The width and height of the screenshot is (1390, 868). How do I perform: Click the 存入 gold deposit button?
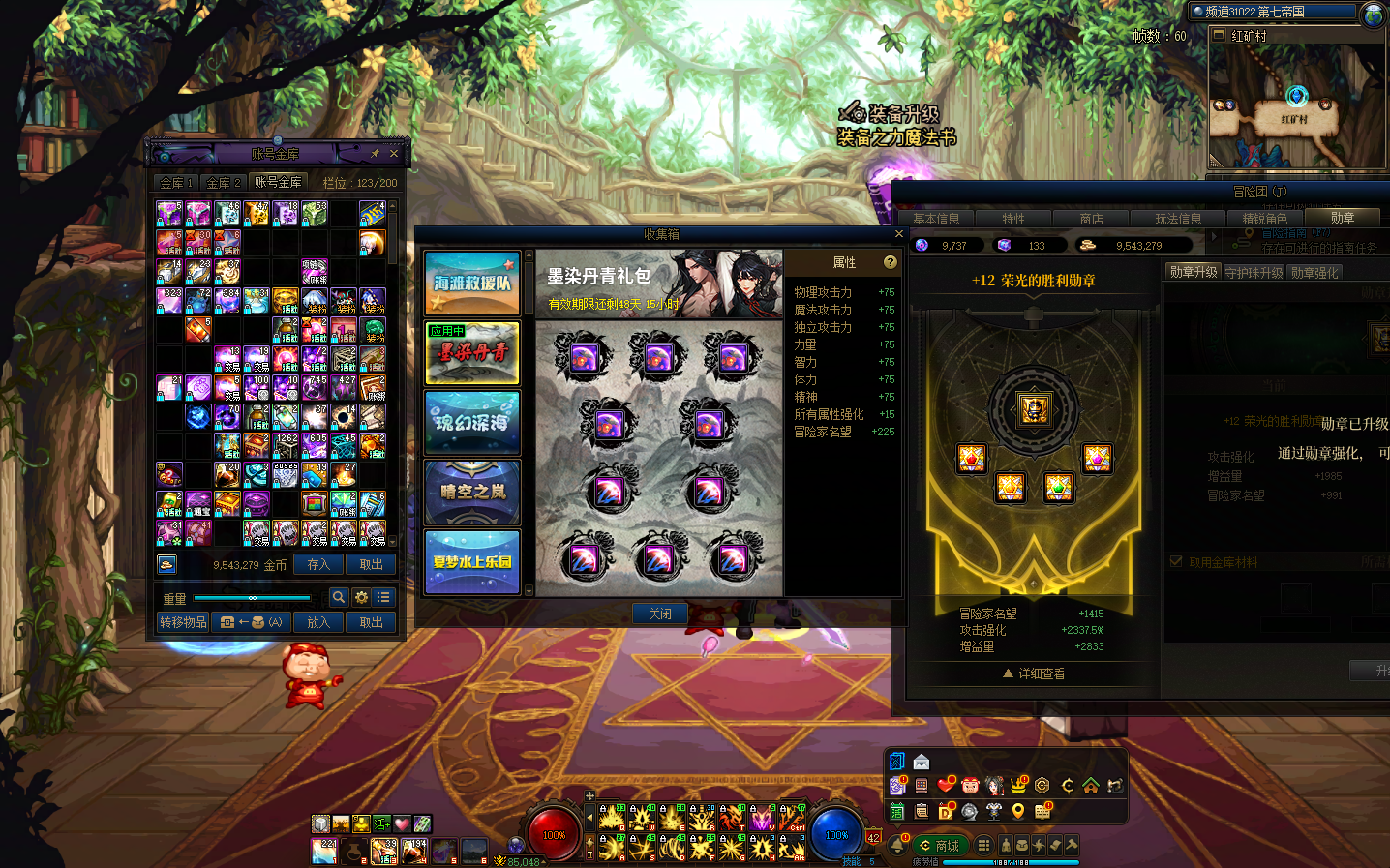[x=318, y=564]
